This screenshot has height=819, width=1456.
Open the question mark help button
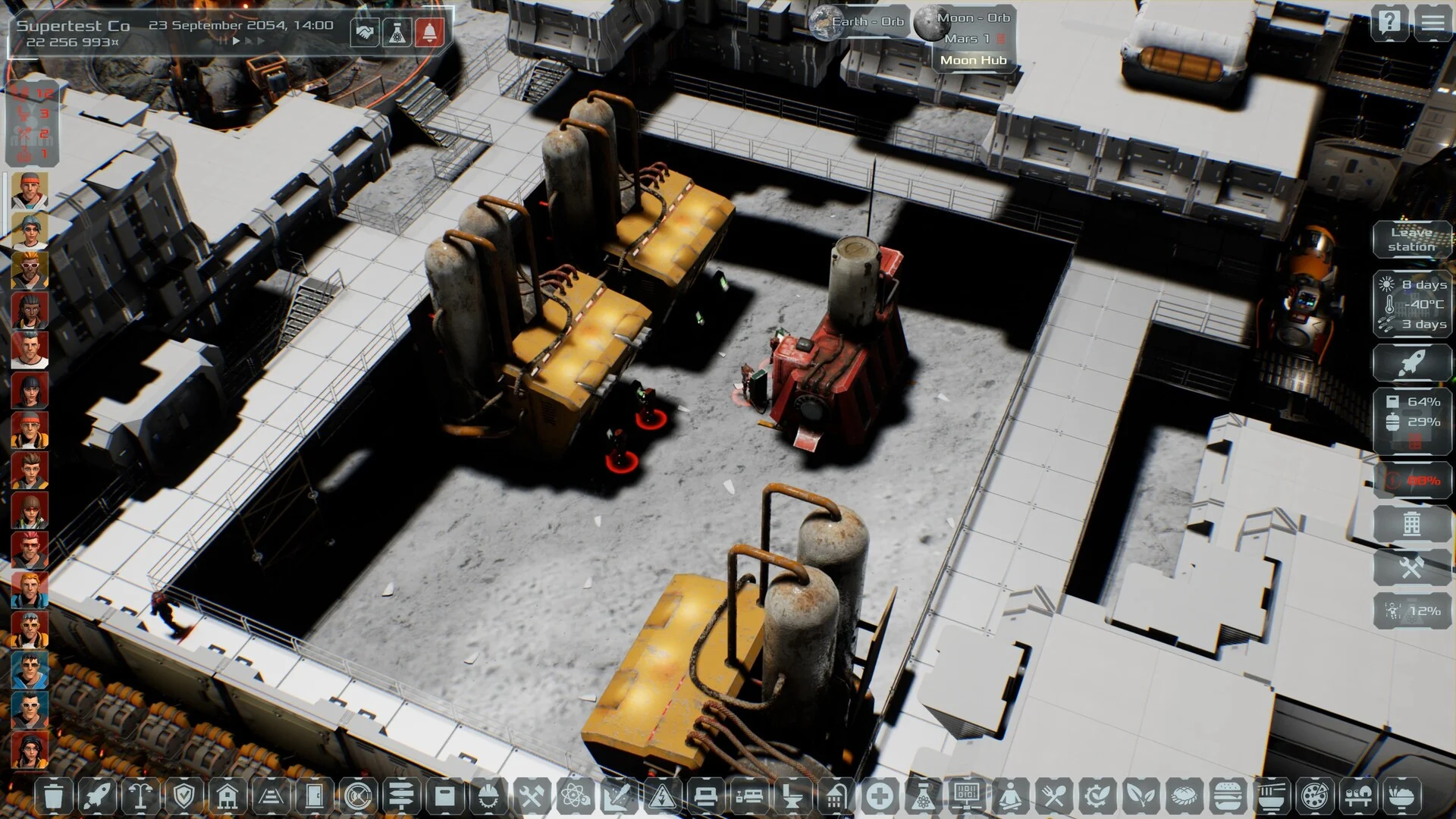pos(1389,23)
